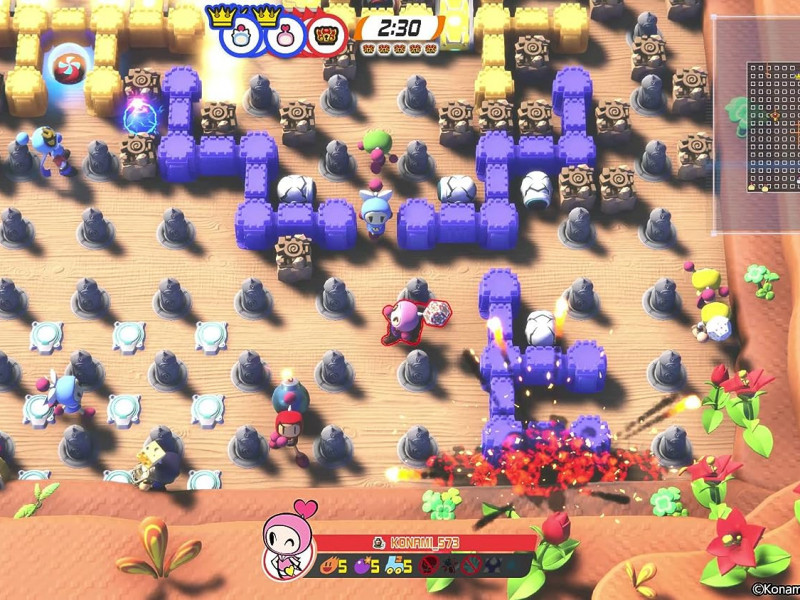800x600 pixels.
Task: Click the disabled punch glove ability icon
Action: pyautogui.click(x=432, y=567)
